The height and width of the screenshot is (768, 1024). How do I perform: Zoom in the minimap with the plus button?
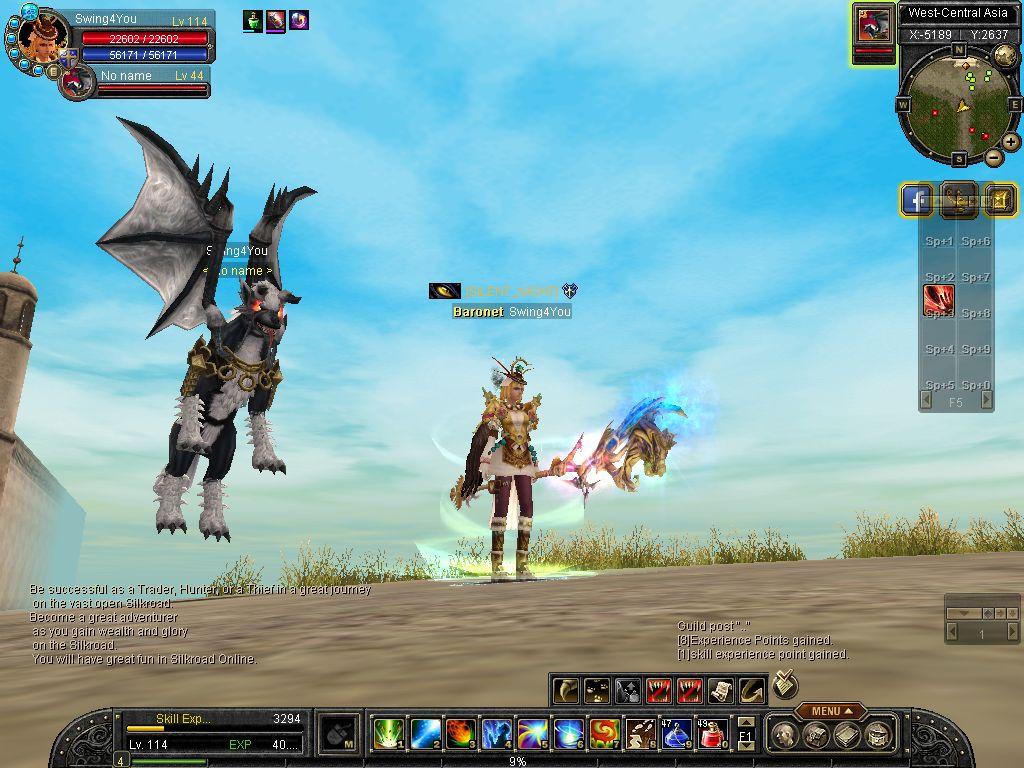[x=1011, y=142]
